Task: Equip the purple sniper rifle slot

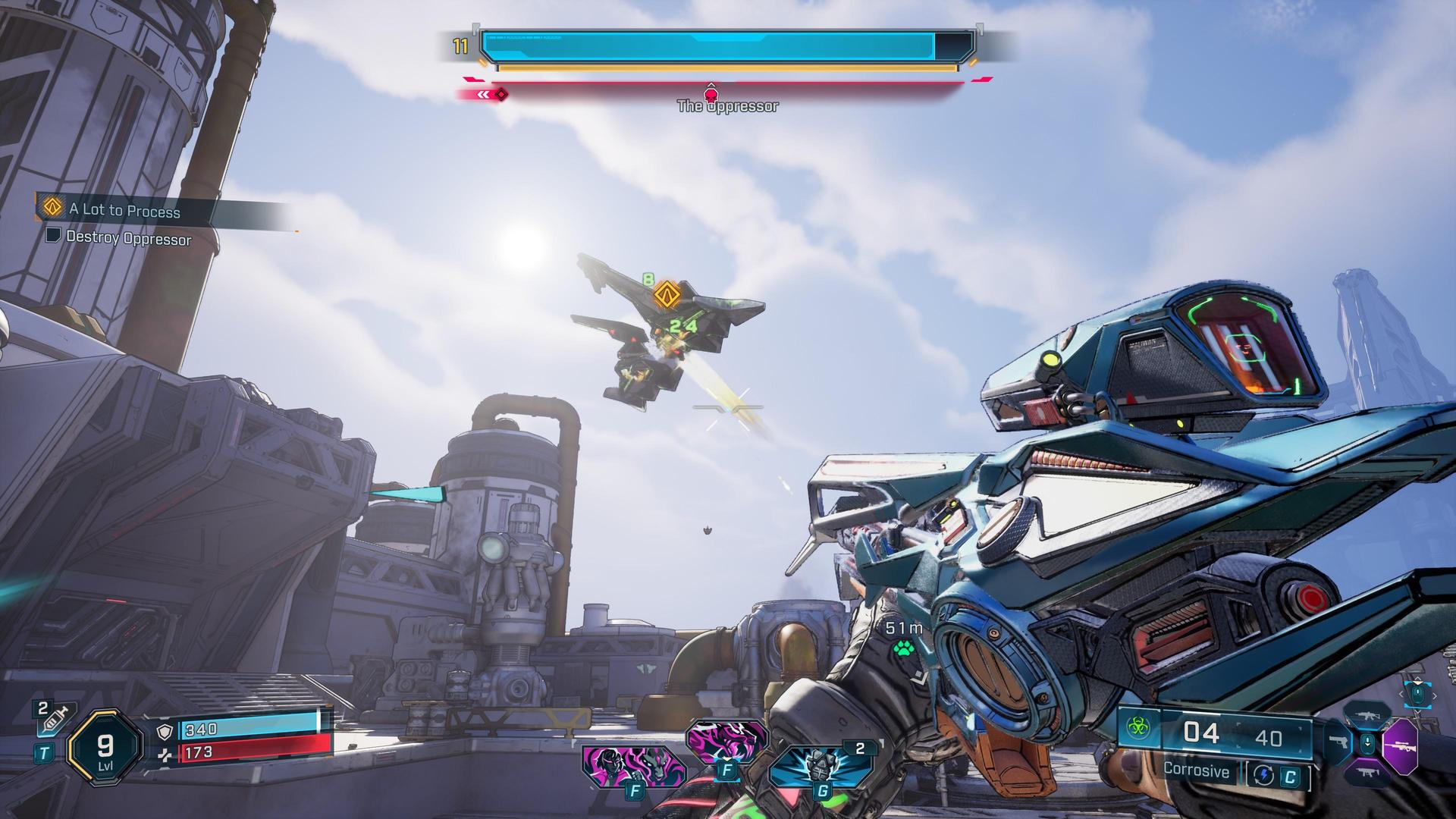Action: point(1399,745)
